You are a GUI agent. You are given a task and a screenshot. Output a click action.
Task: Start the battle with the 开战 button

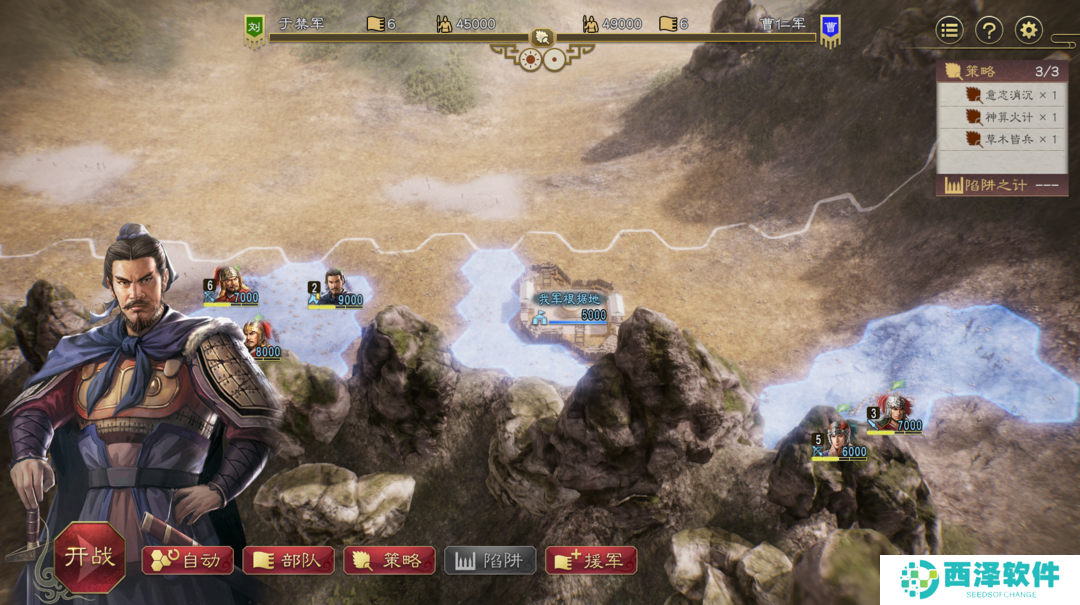tap(90, 557)
